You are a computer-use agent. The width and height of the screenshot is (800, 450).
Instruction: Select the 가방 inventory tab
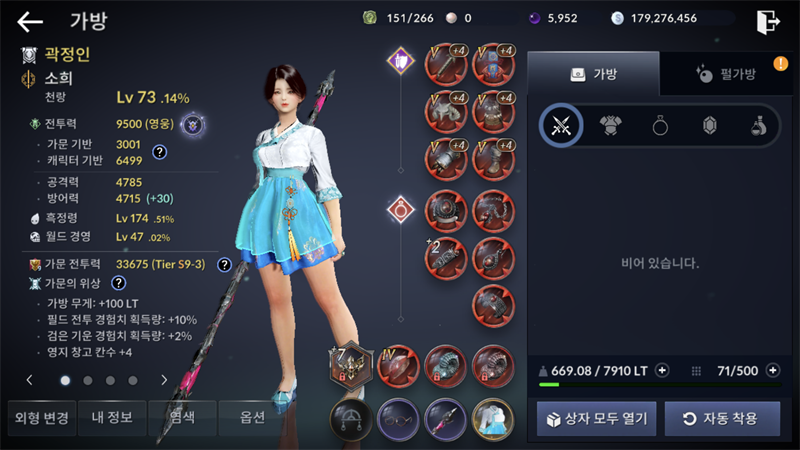point(593,74)
